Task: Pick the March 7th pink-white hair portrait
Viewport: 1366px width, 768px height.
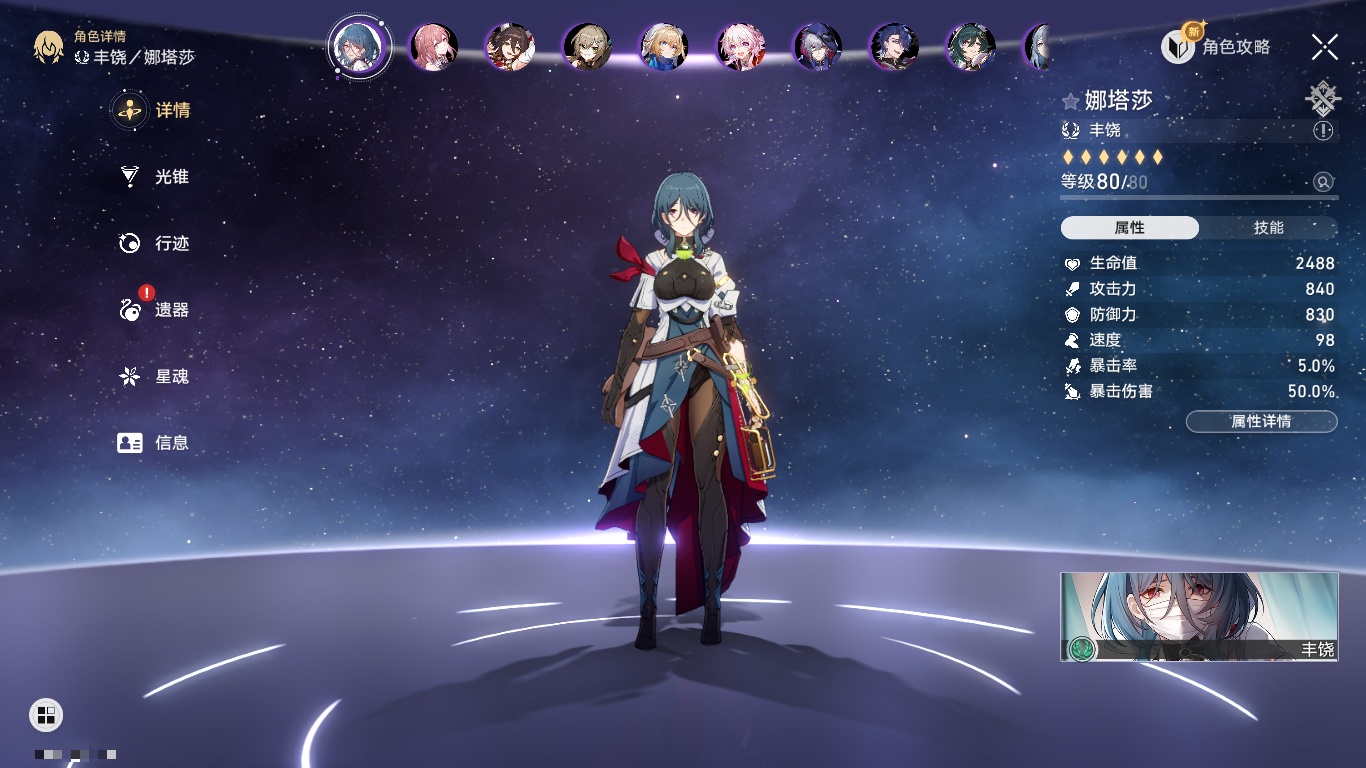Action: tap(740, 47)
